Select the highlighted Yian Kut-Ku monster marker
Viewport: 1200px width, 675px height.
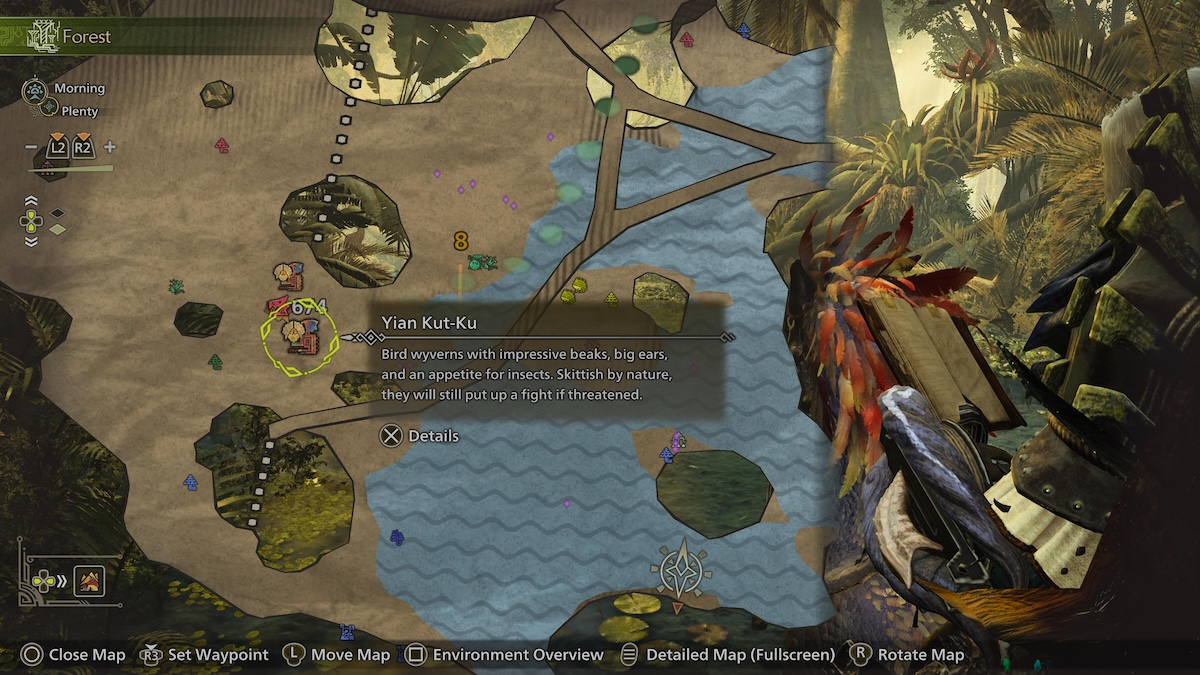point(298,336)
